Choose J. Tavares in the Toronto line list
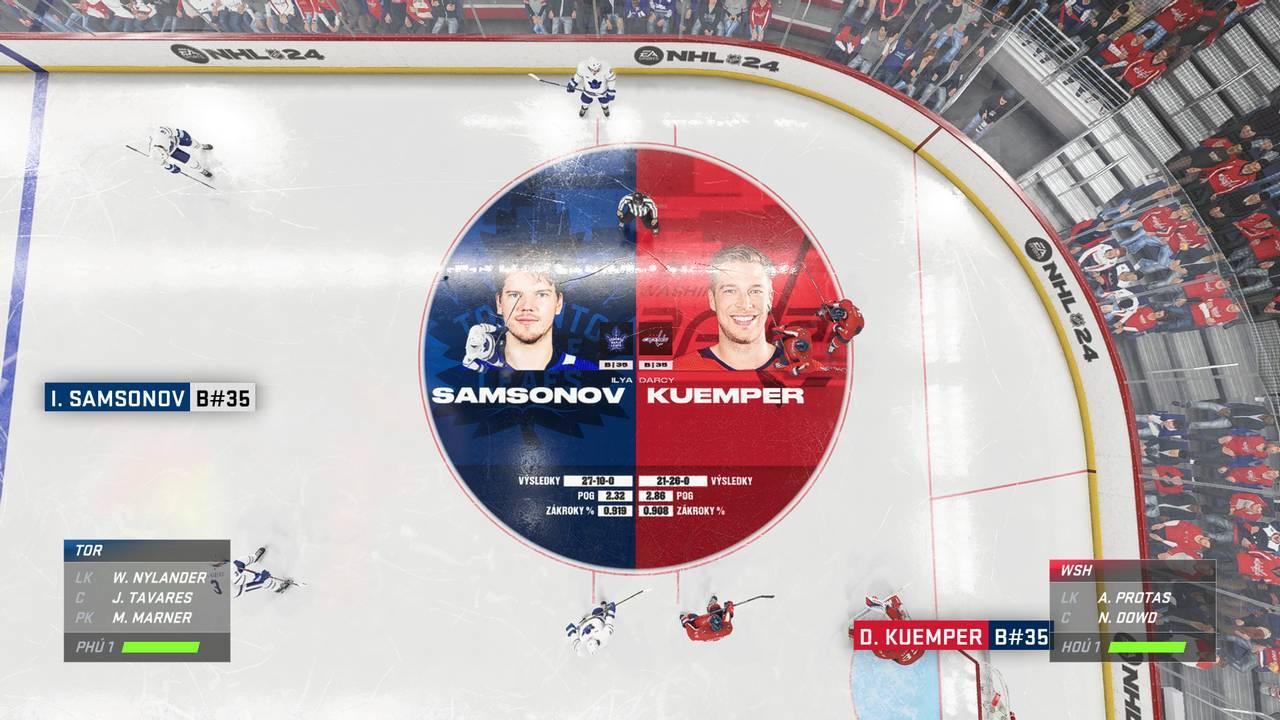The height and width of the screenshot is (720, 1280). [x=152, y=597]
